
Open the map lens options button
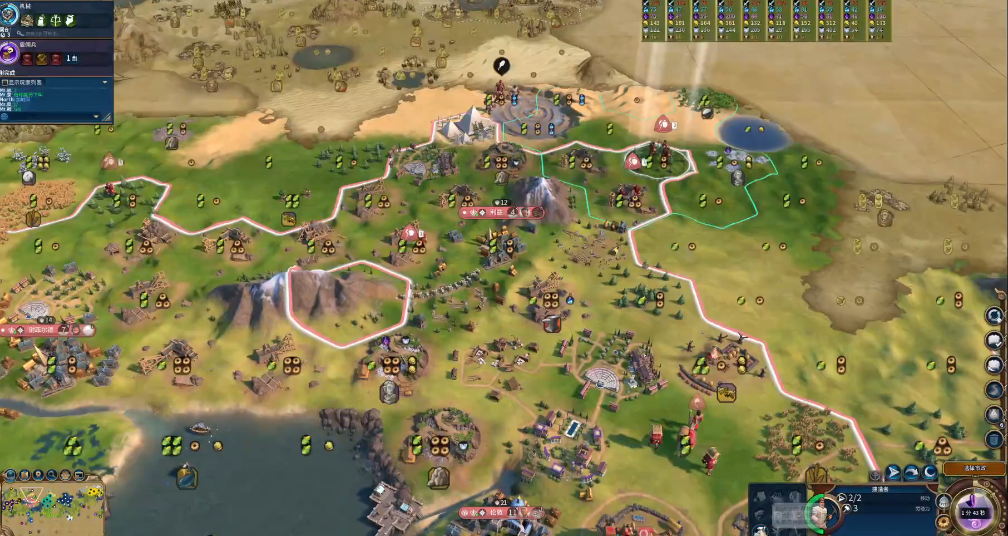(x=12, y=474)
